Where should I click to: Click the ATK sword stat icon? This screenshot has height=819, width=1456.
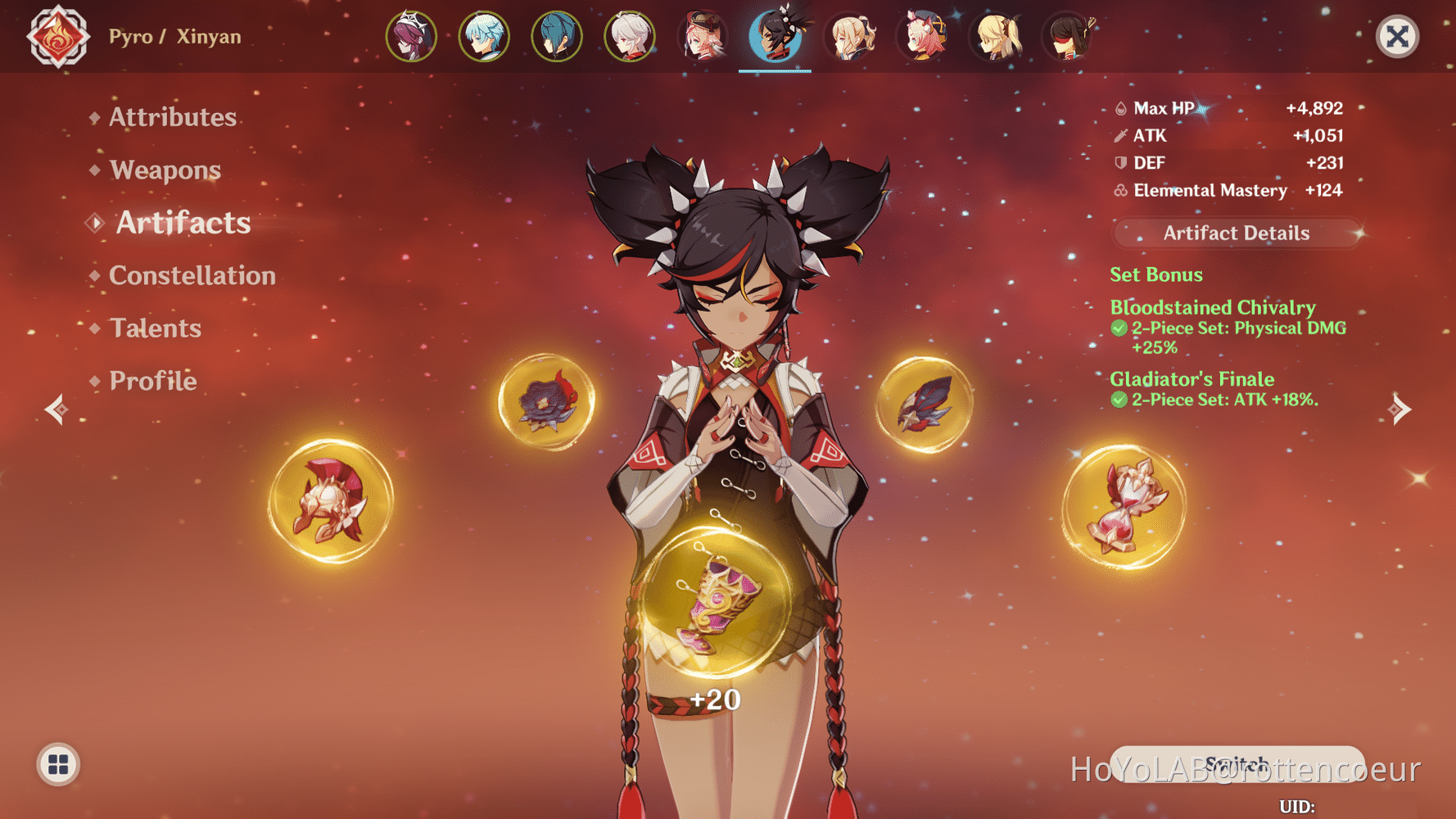[1119, 135]
